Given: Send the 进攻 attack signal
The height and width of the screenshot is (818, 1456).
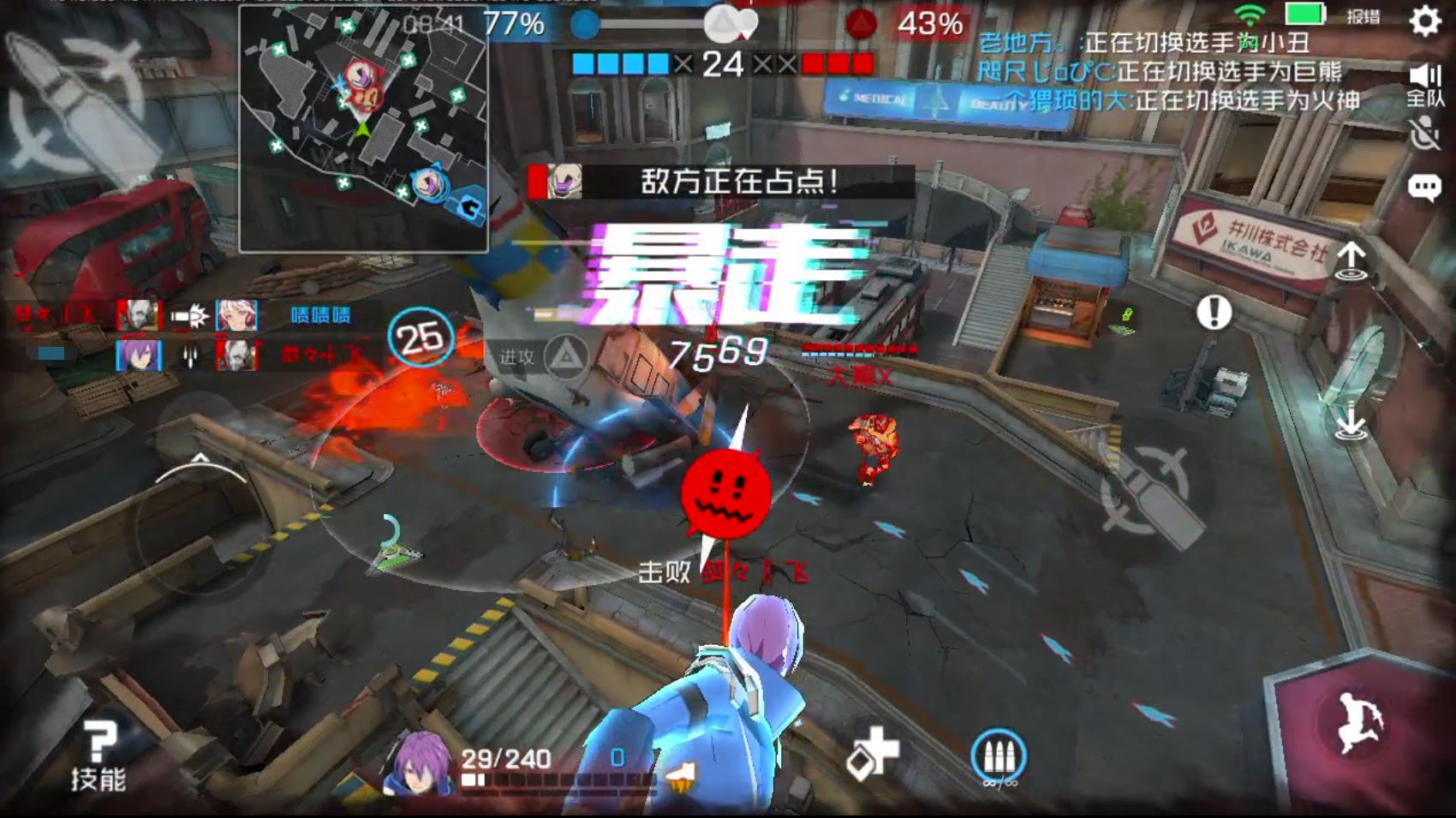Looking at the screenshot, I should click(546, 357).
